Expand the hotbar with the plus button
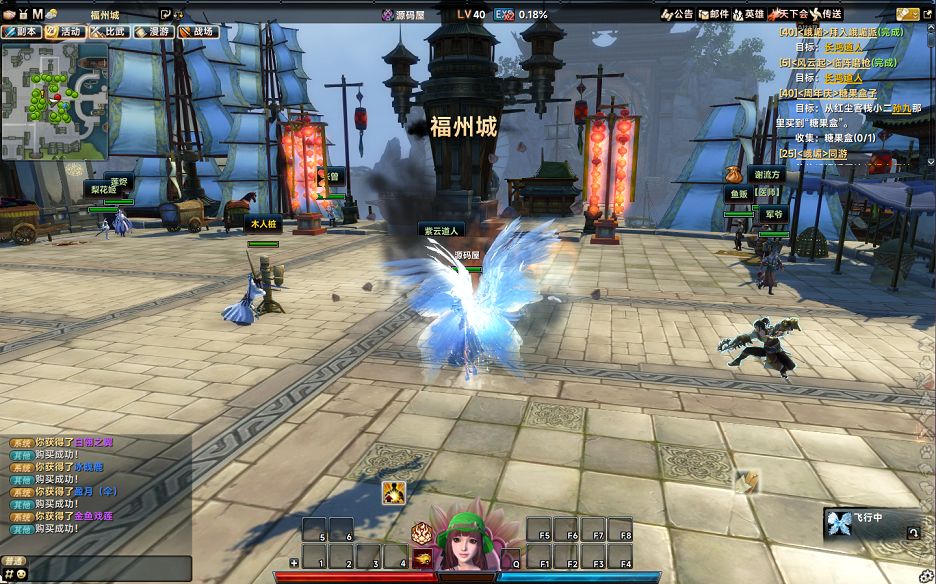The width and height of the screenshot is (936, 584). coord(294,563)
